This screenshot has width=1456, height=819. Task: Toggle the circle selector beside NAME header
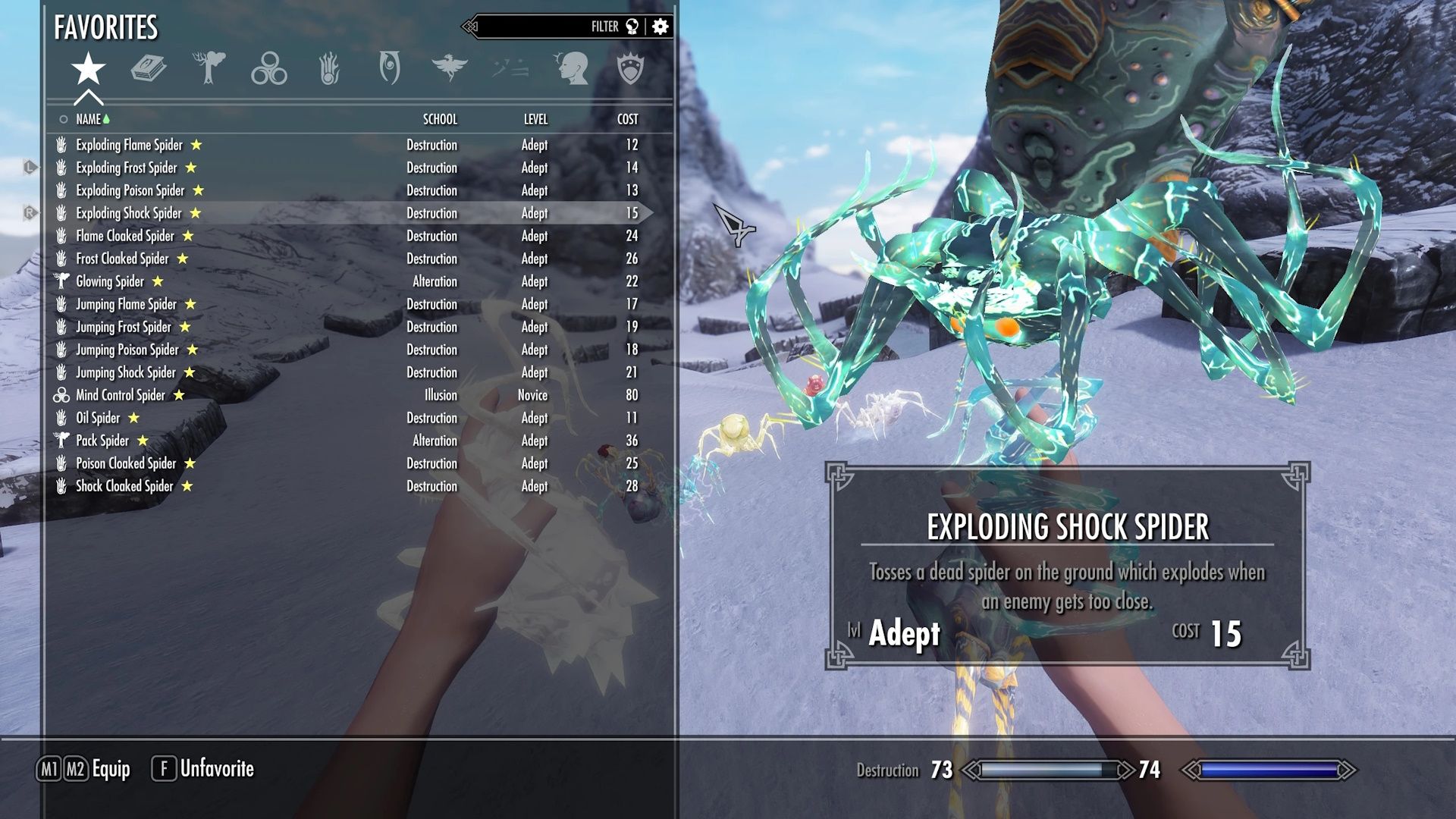click(62, 119)
